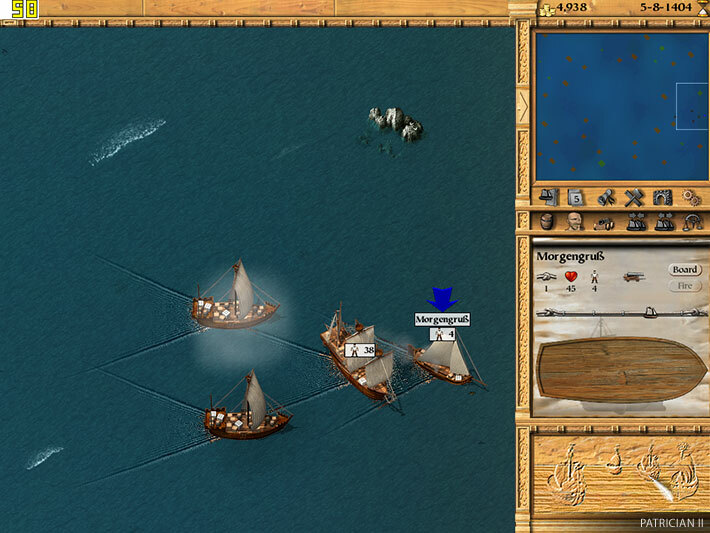Open the cannon weapons panel

[x=604, y=223]
